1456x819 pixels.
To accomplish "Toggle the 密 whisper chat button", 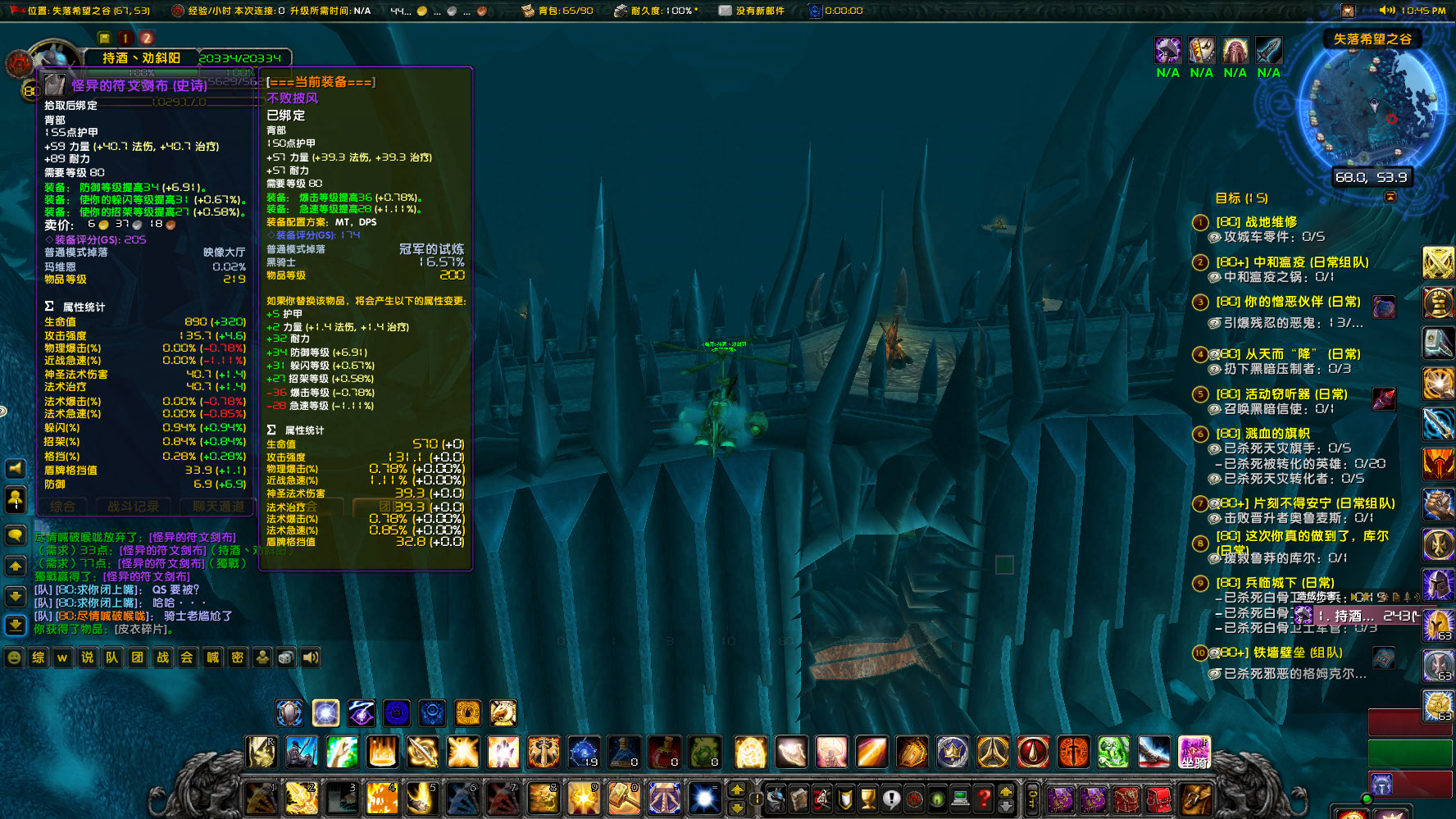I will [237, 657].
